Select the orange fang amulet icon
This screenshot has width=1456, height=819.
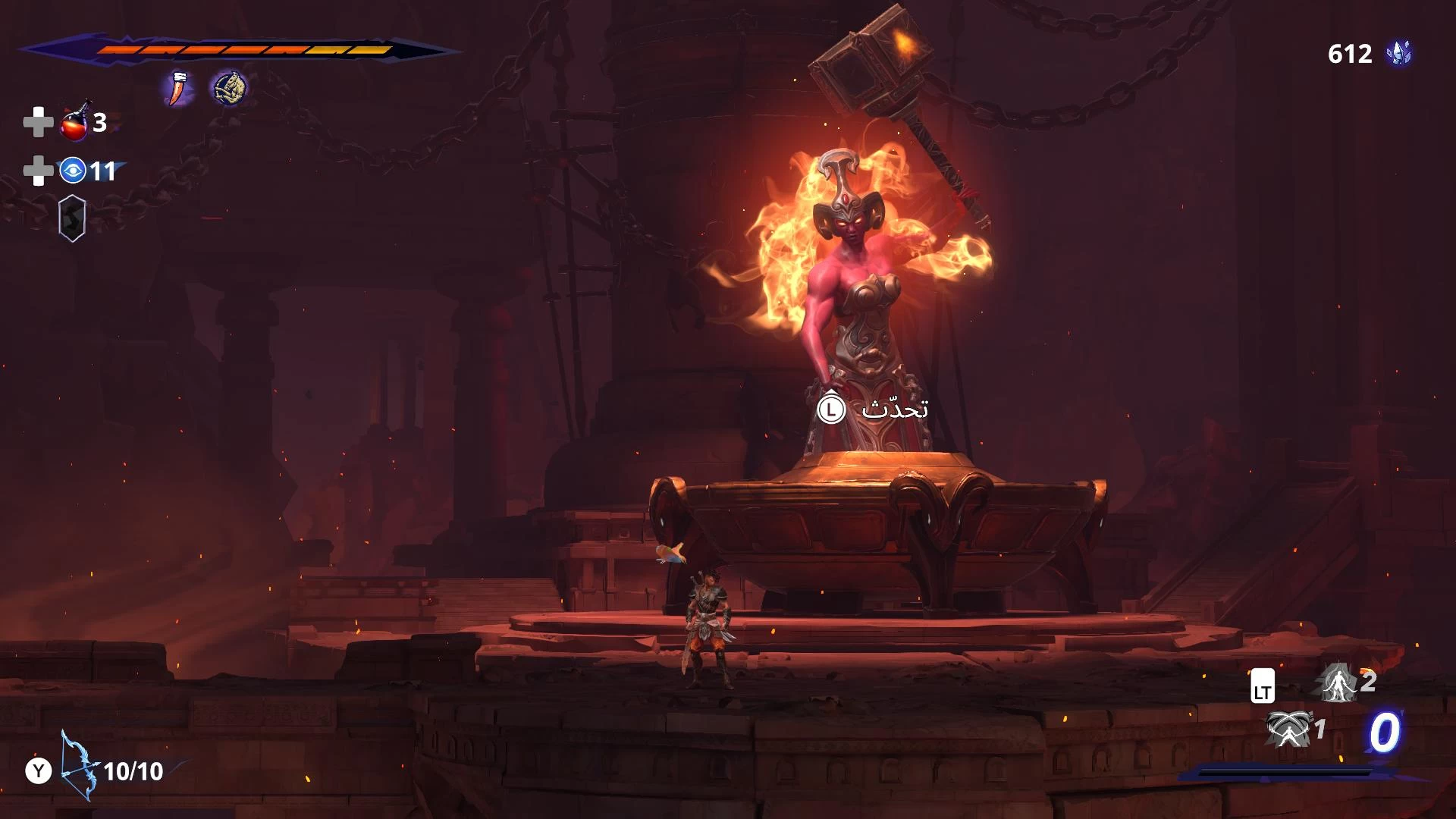[177, 88]
